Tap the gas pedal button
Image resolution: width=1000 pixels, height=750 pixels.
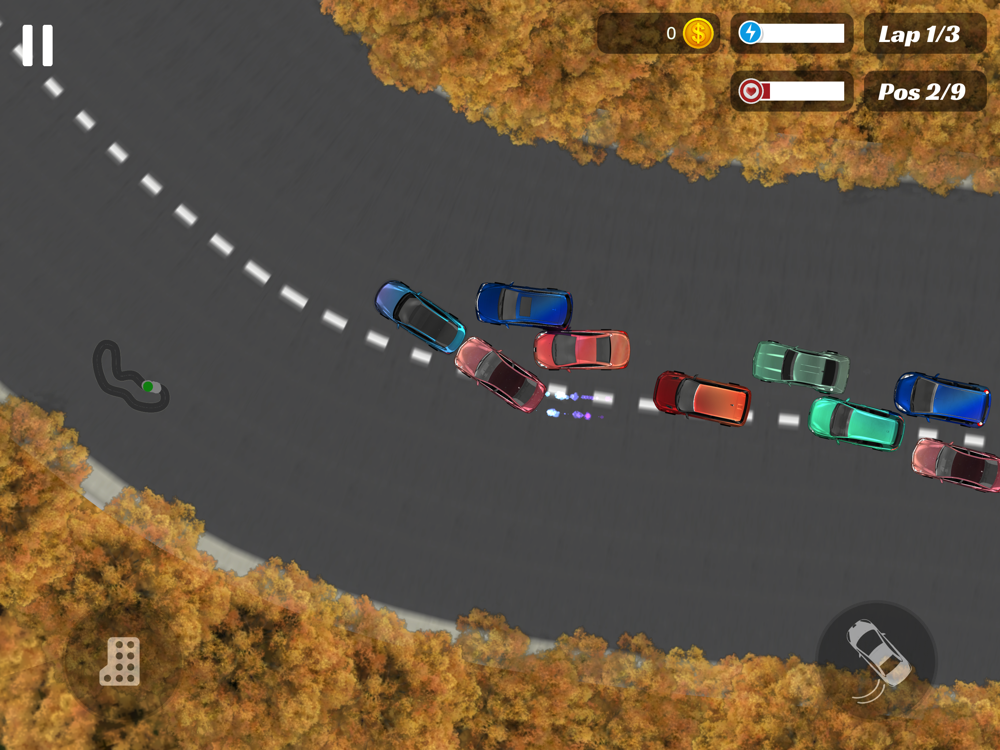pos(120,661)
